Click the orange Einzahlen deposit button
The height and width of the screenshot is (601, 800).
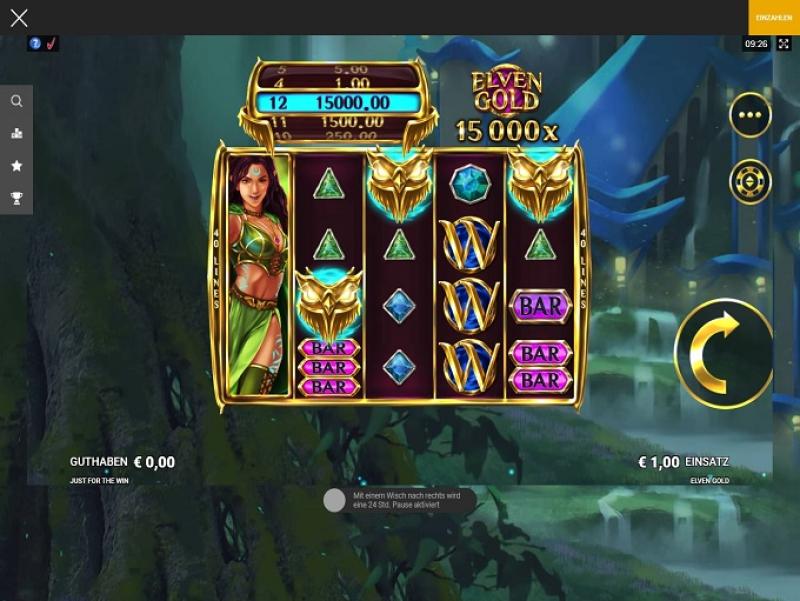click(774, 18)
